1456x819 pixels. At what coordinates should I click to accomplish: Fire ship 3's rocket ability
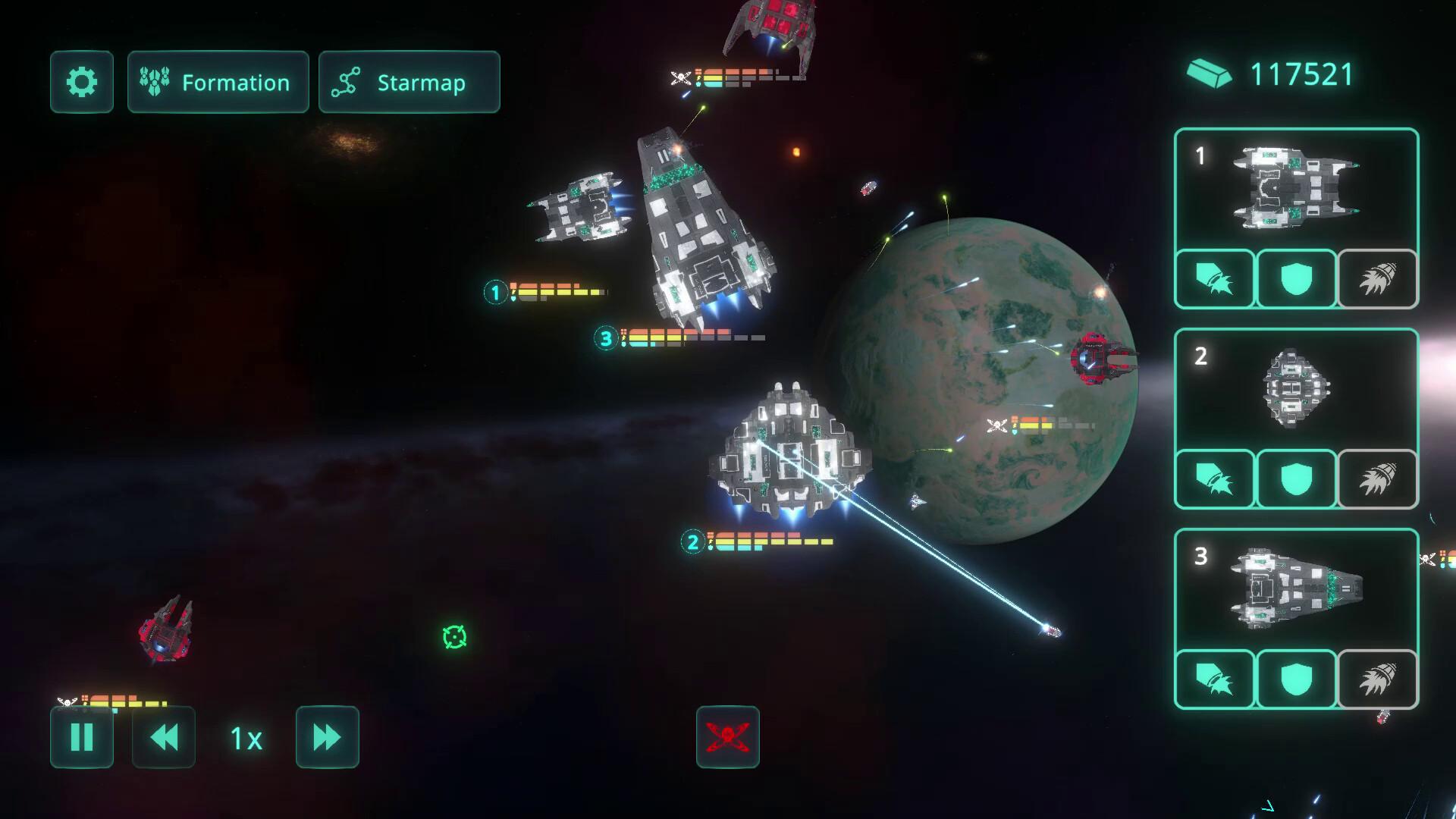coord(1378,680)
